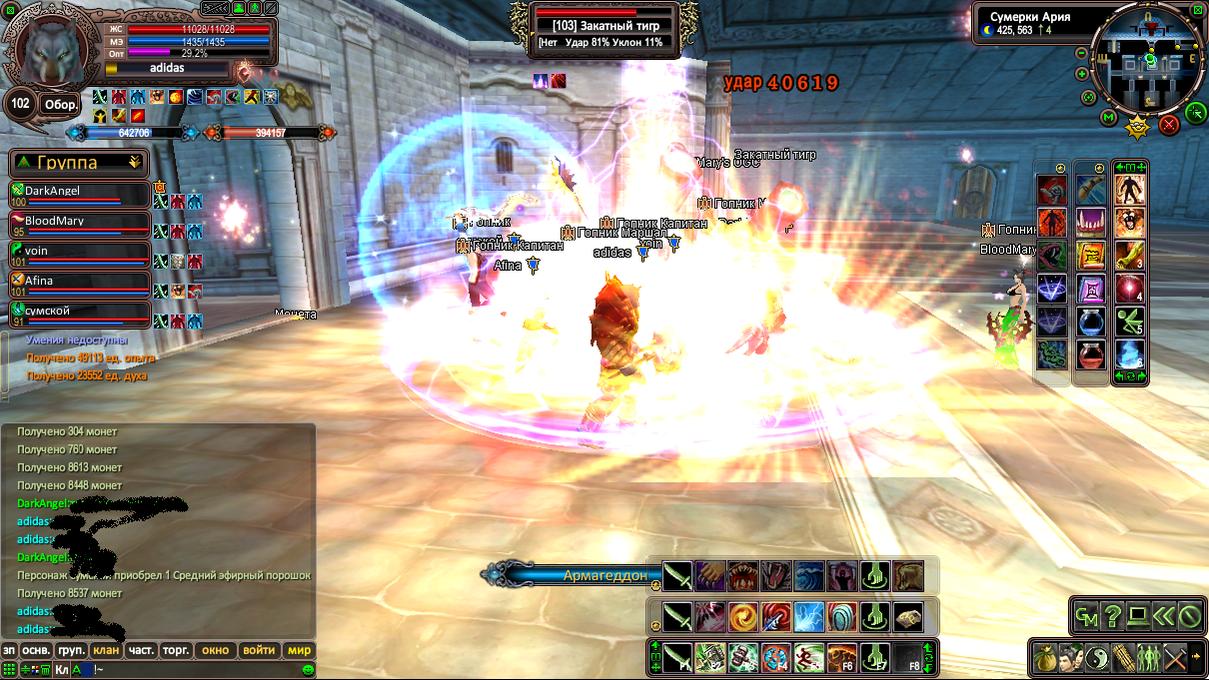The width and height of the screenshot is (1209, 680).
Task: Open the торг. trade chat tab
Action: coord(176,650)
